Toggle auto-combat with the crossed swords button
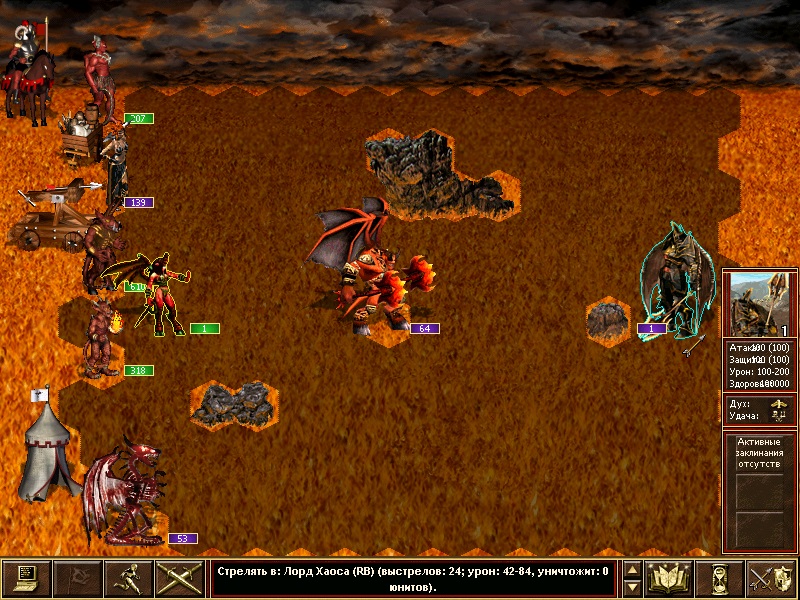This screenshot has height=600, width=800. point(180,579)
